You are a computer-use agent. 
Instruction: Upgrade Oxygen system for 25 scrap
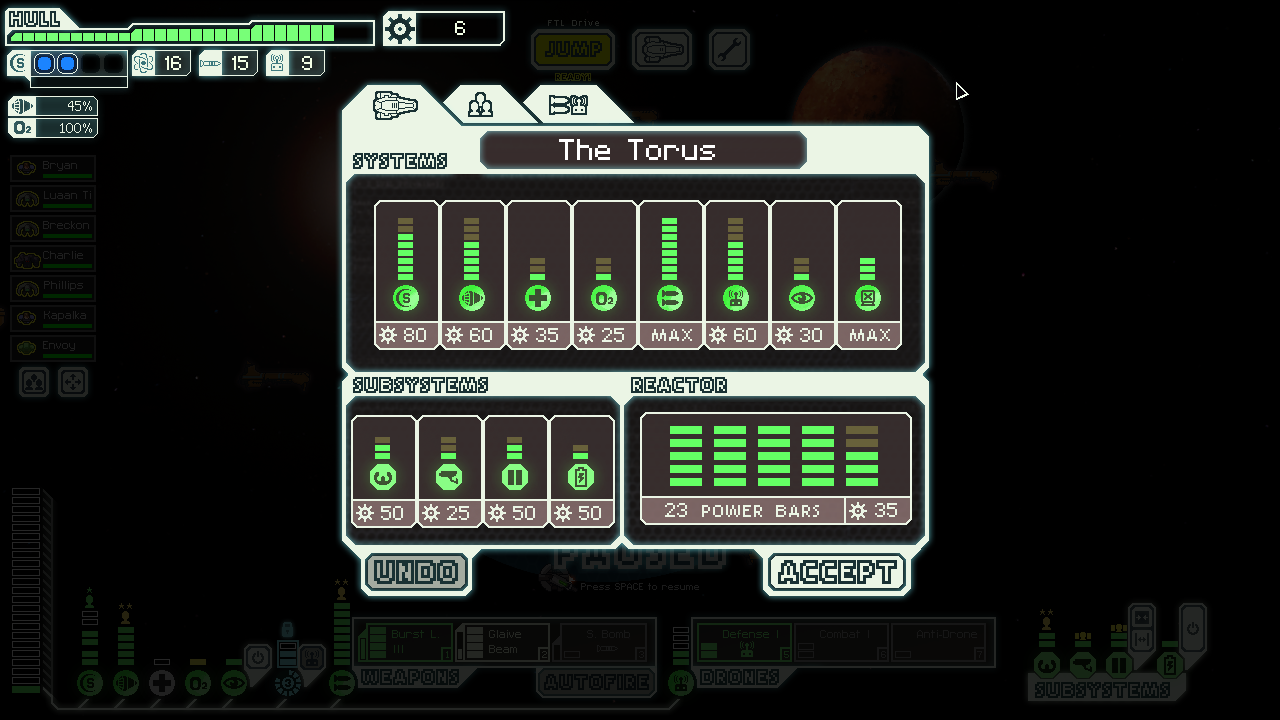[x=604, y=275]
